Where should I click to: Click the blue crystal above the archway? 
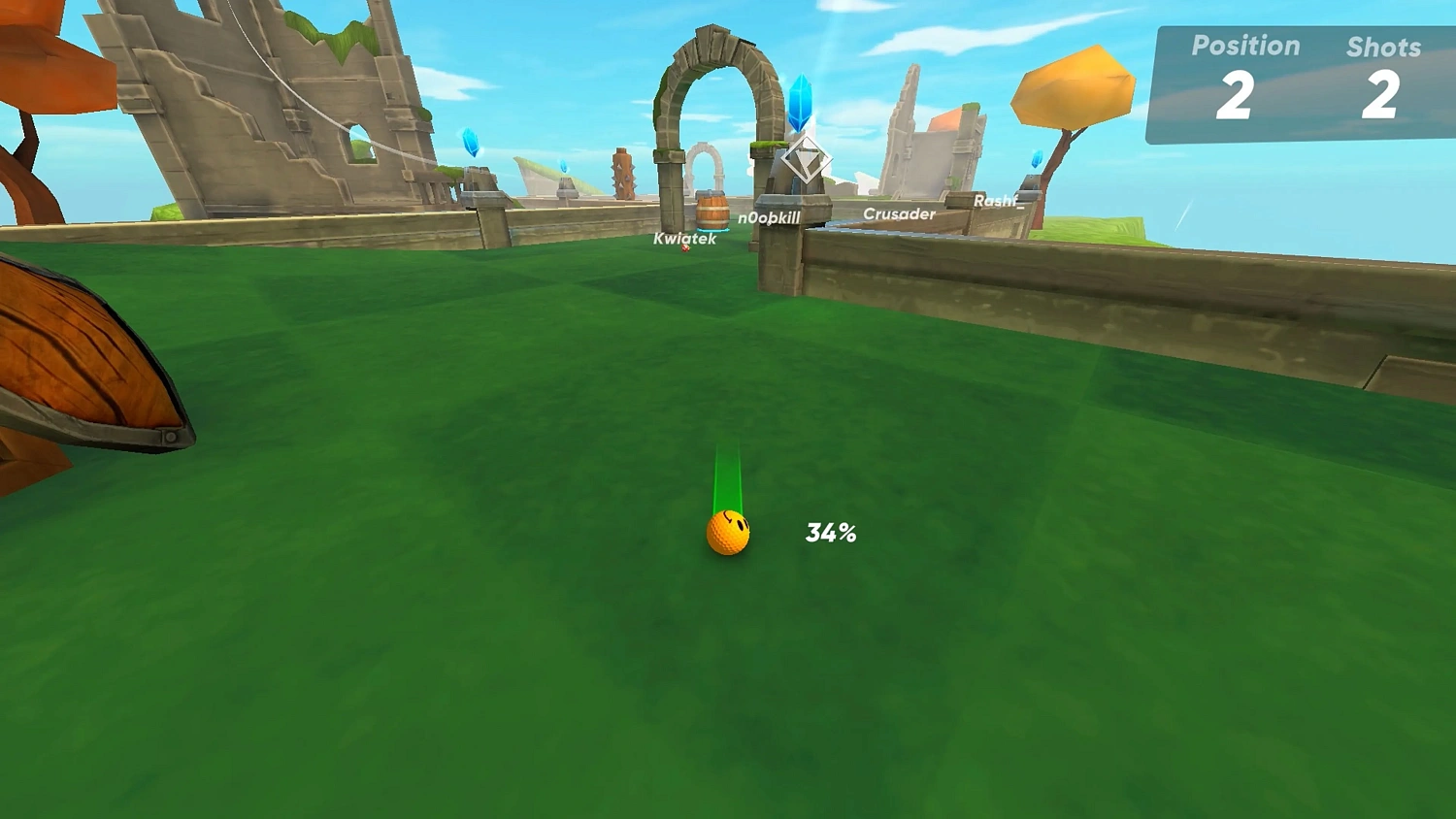[x=799, y=102]
